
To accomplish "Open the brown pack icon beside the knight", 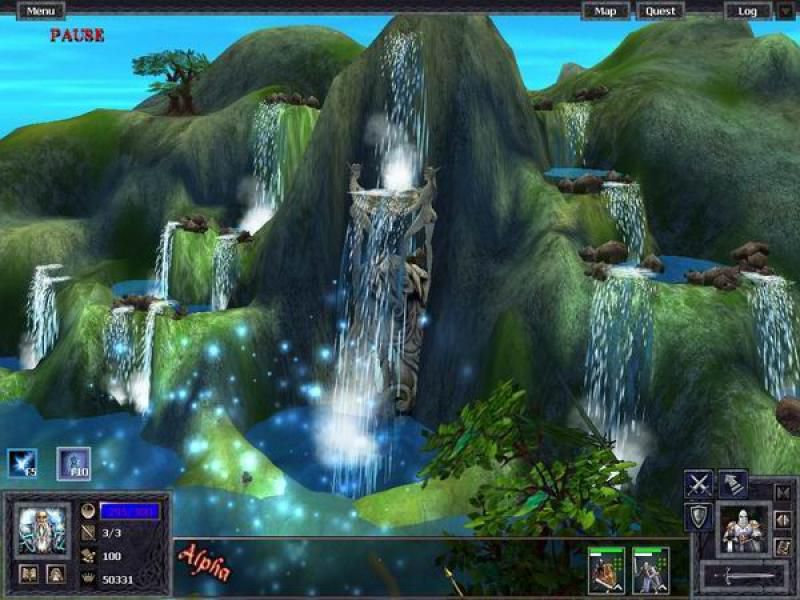I will (x=783, y=547).
